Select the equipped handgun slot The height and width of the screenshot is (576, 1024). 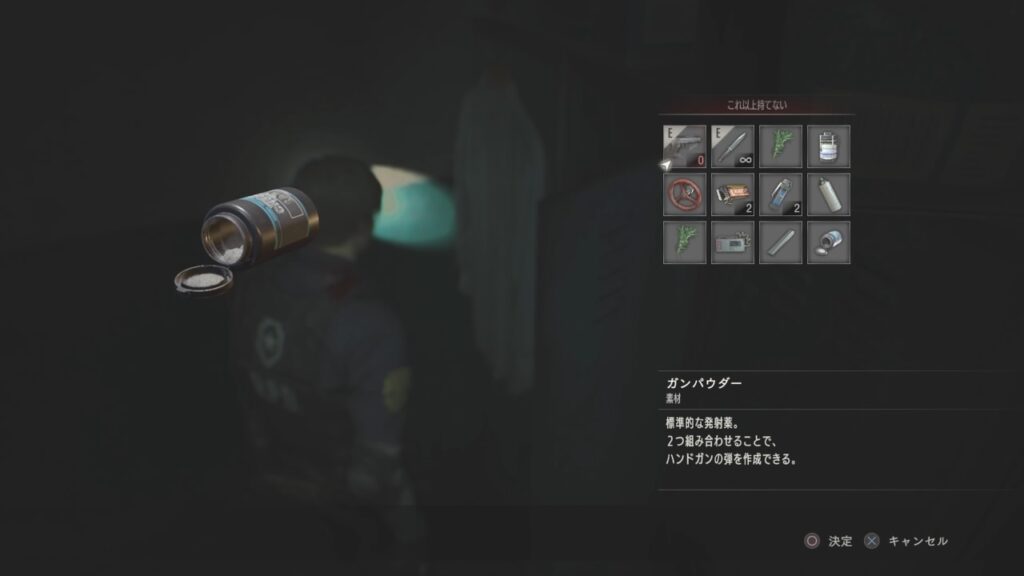point(684,147)
